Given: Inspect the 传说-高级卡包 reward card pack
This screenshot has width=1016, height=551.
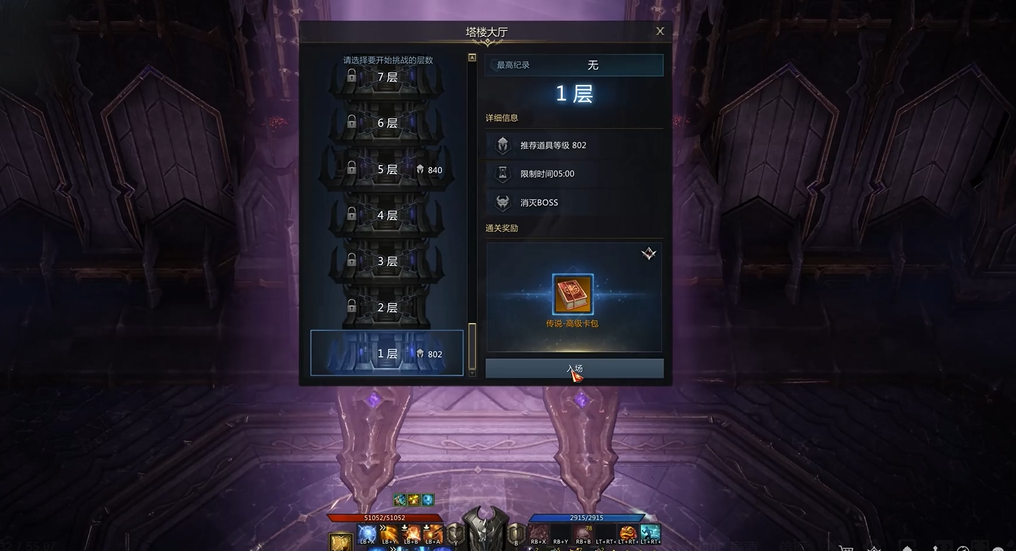Looking at the screenshot, I should (x=573, y=295).
